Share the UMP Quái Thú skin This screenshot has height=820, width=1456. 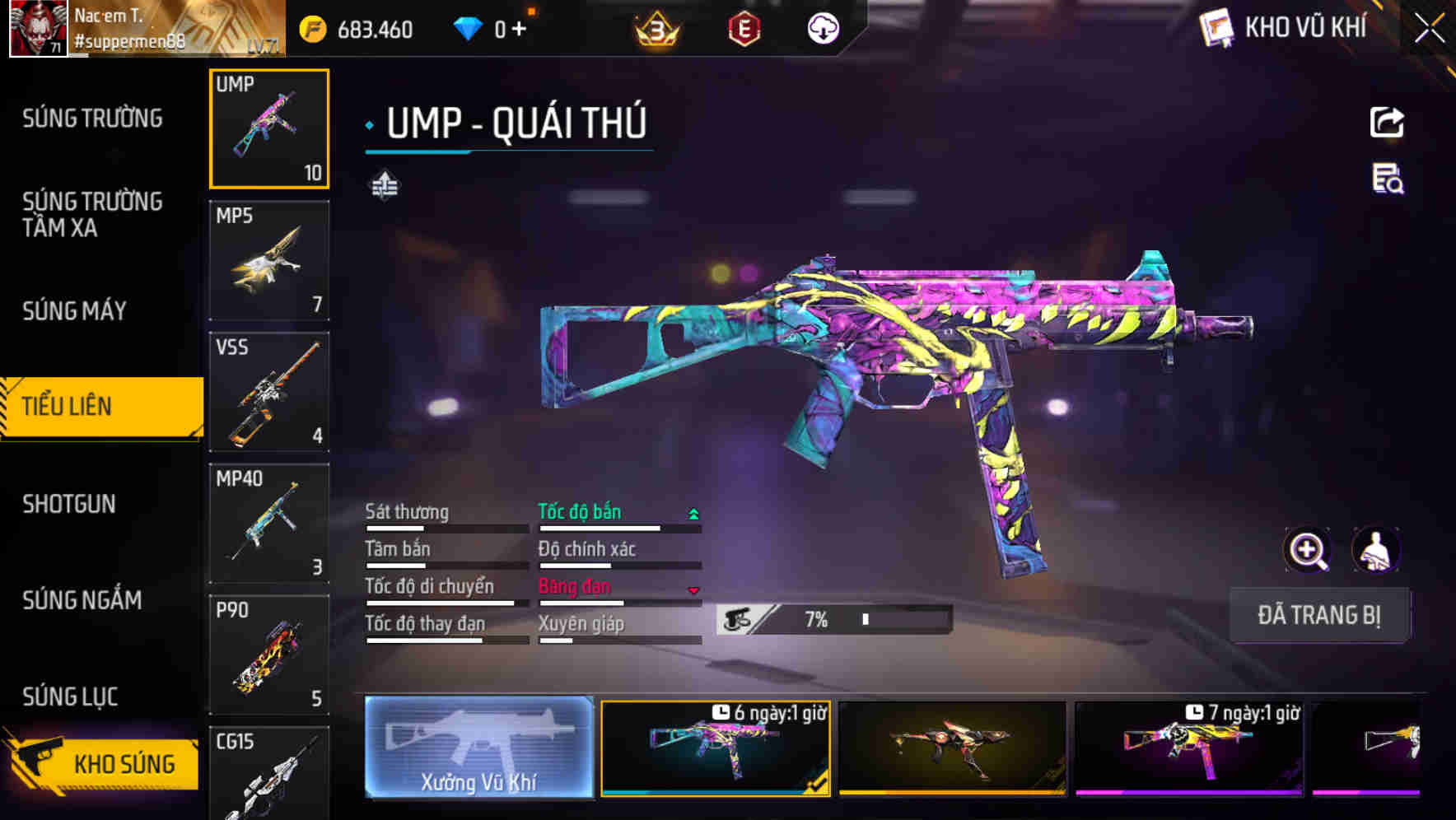[x=1387, y=123]
